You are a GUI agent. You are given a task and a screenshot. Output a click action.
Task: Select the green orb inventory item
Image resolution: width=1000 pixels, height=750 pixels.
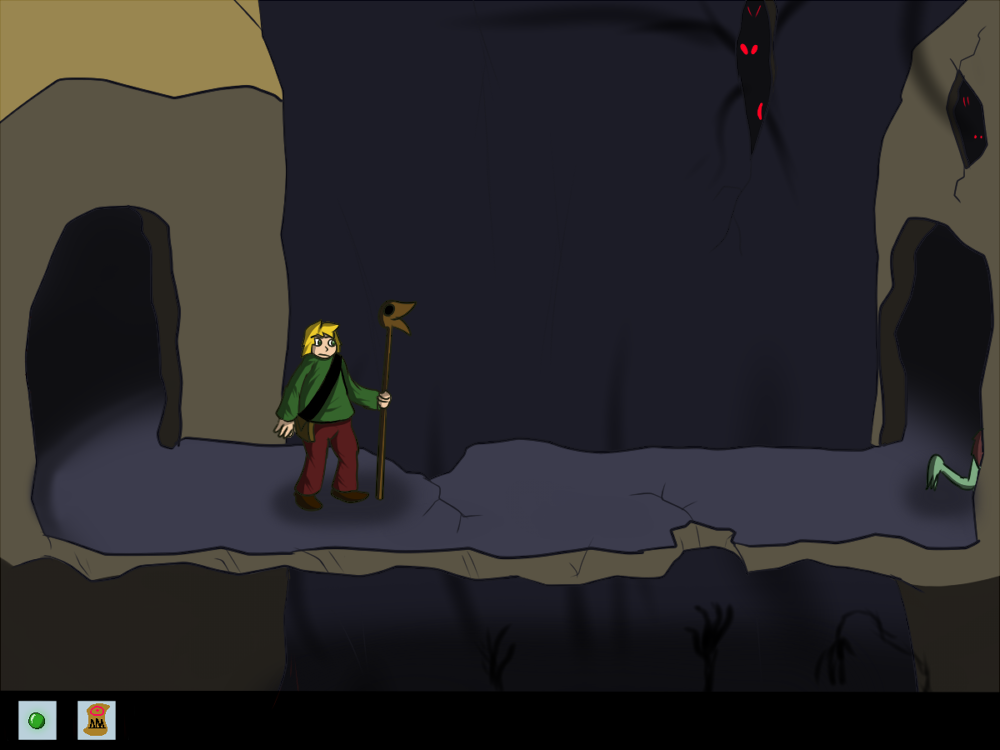37,720
